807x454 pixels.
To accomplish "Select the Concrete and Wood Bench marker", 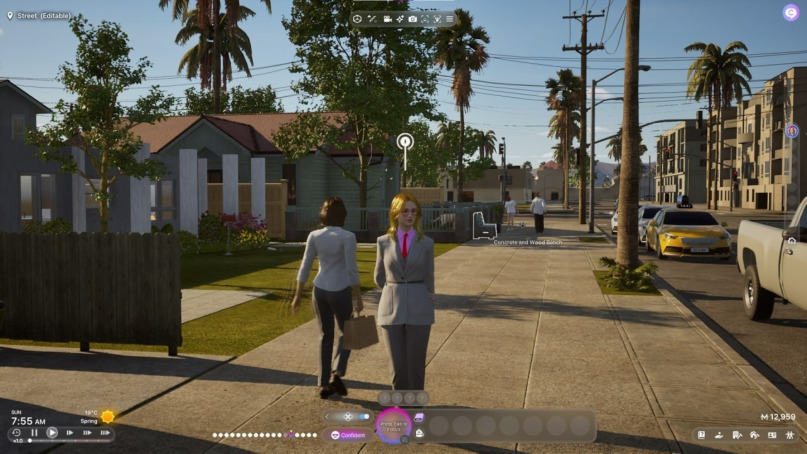I will click(483, 226).
